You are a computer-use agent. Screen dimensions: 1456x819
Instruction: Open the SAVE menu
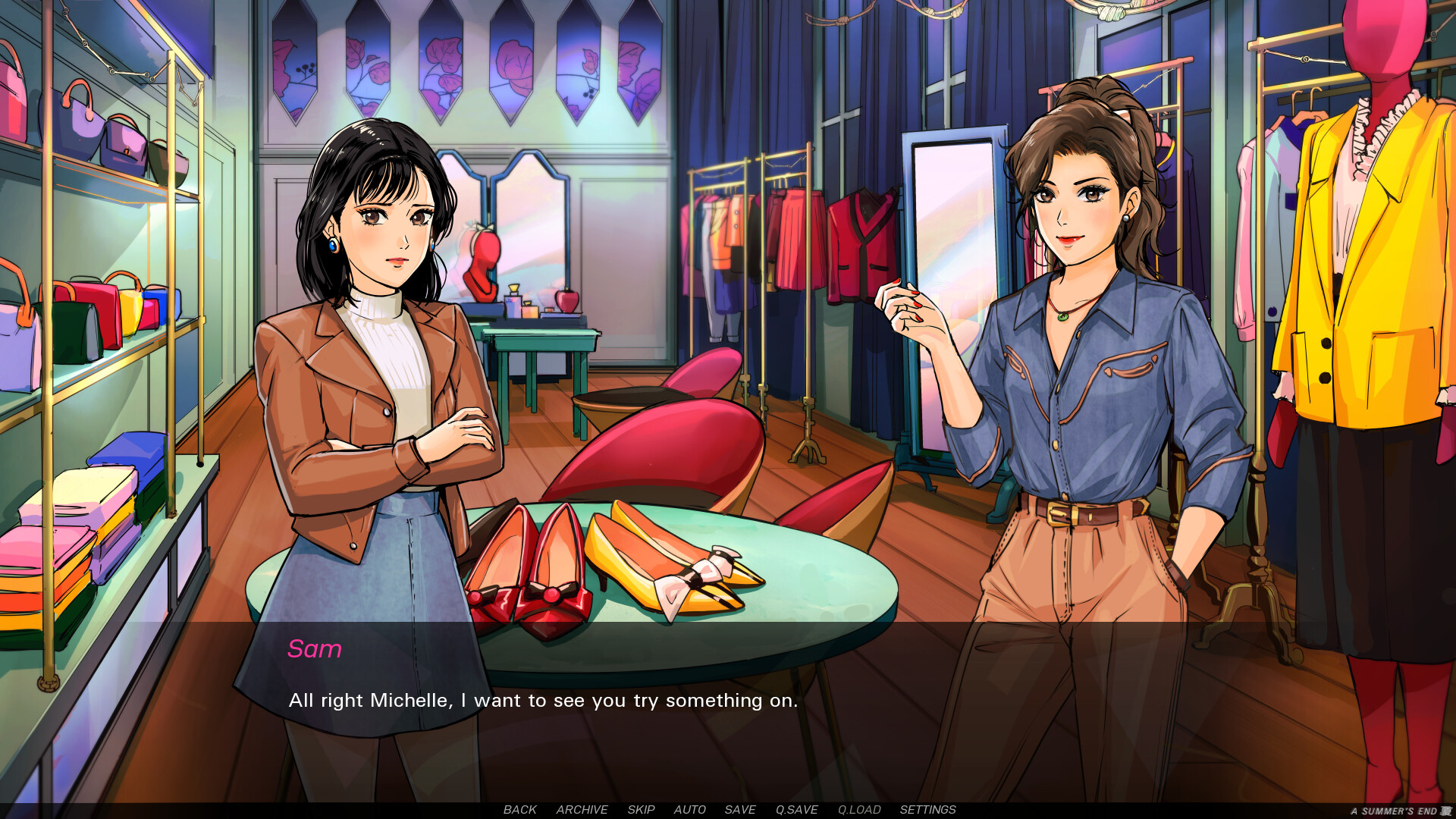pos(739,810)
